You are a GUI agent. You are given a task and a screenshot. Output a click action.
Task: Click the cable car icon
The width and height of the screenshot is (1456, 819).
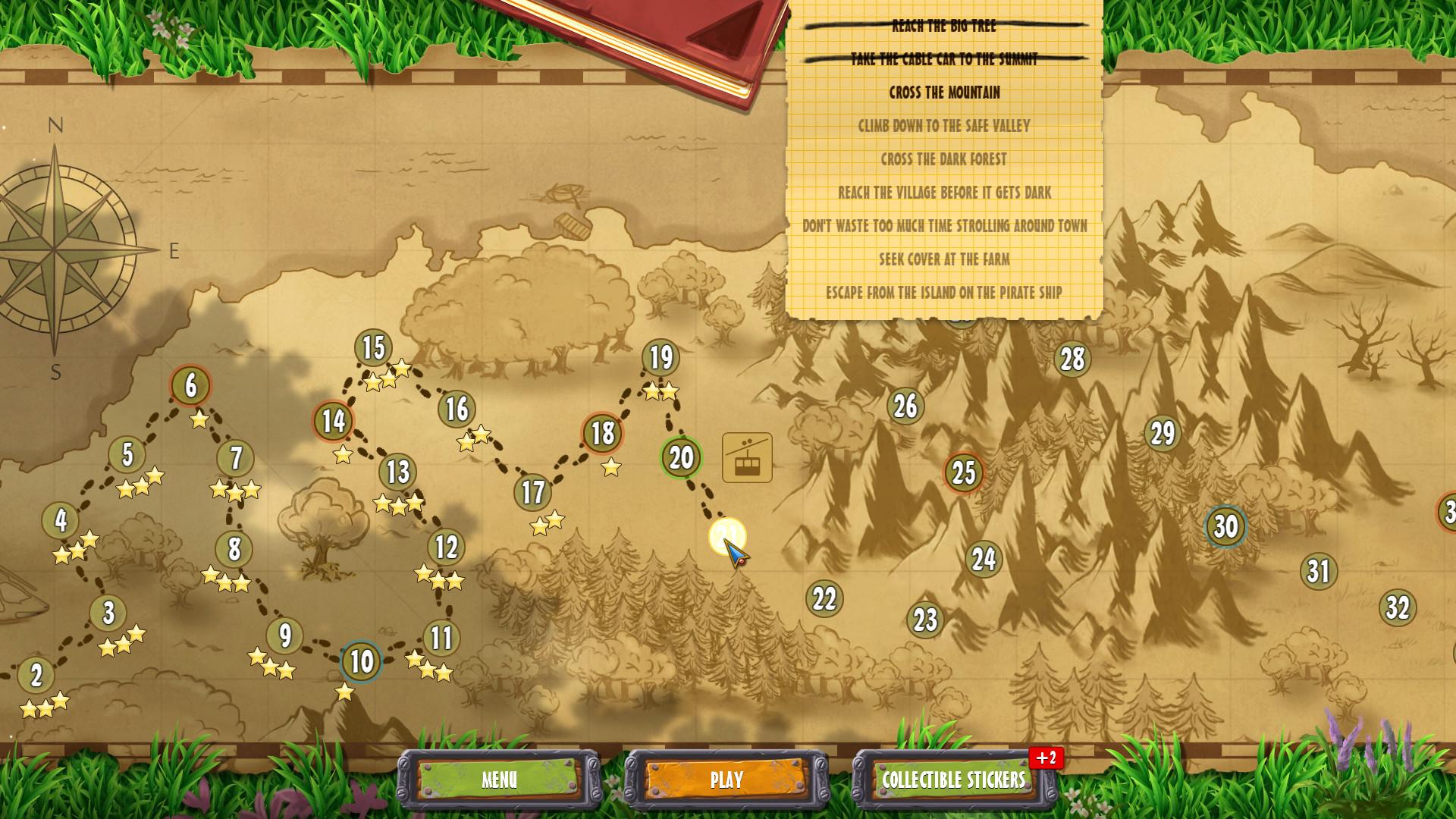tap(747, 457)
